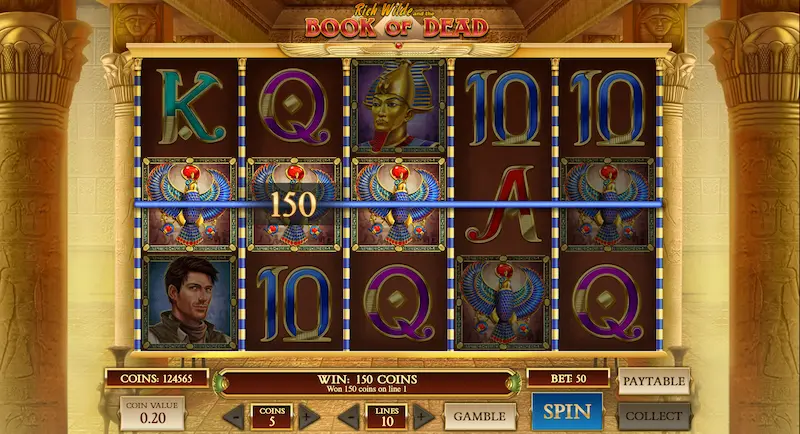Gamble the current winnings
The height and width of the screenshot is (434, 800).
click(480, 415)
